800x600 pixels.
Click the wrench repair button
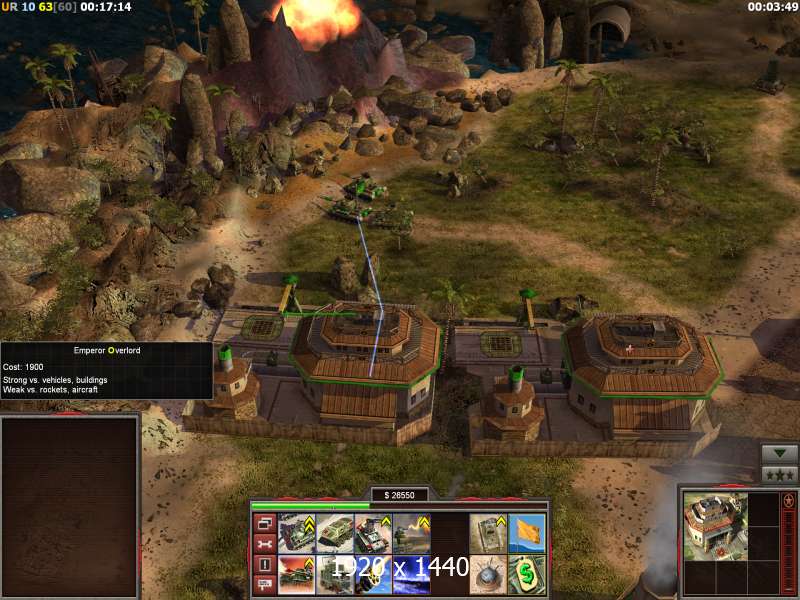click(x=266, y=543)
